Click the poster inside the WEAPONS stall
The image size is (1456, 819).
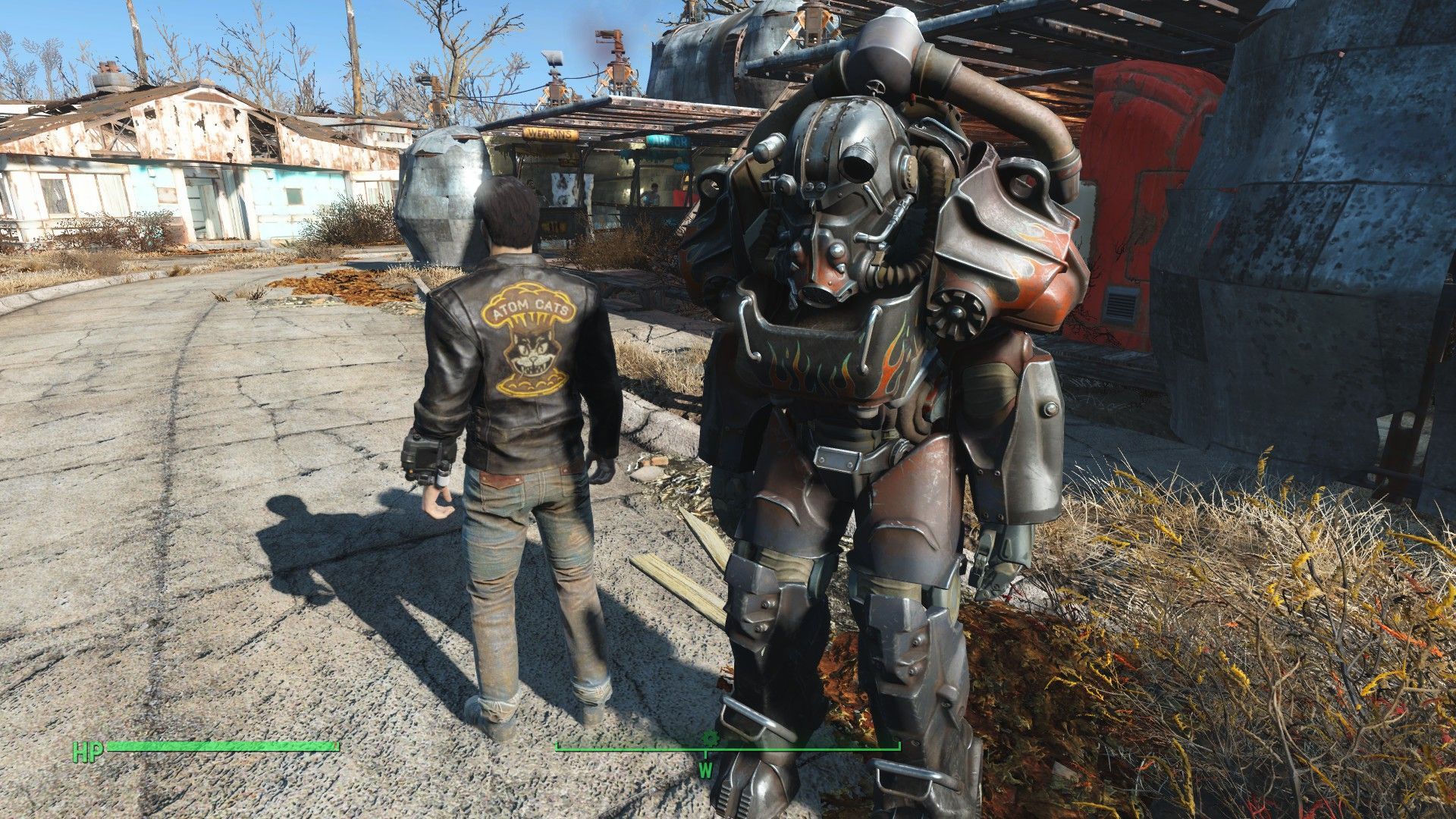pos(563,190)
